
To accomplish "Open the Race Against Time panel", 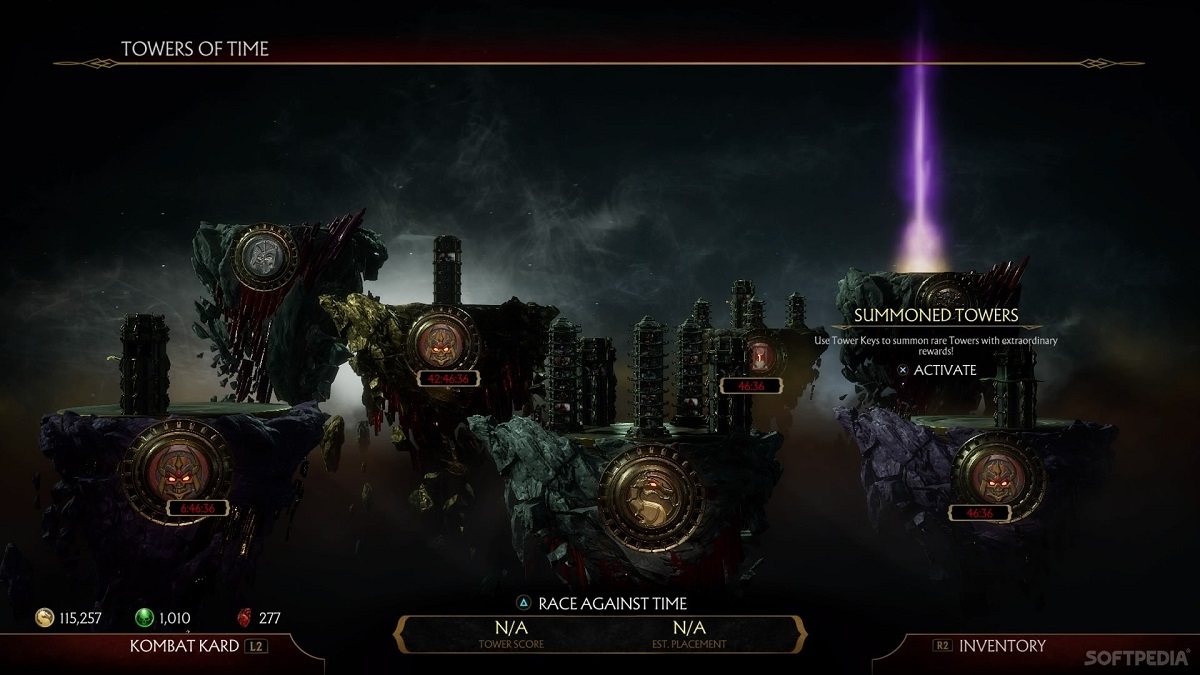I will (x=601, y=604).
